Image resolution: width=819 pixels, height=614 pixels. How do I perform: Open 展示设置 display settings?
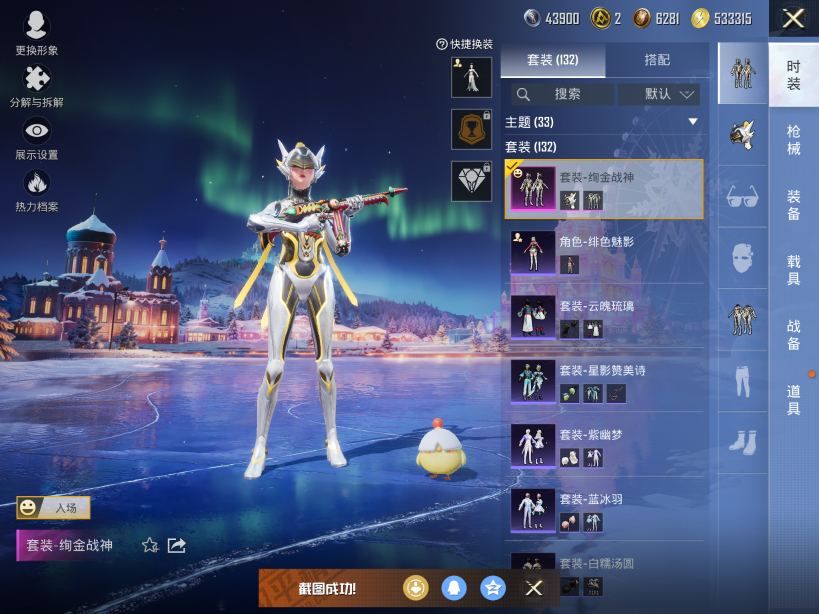36,137
